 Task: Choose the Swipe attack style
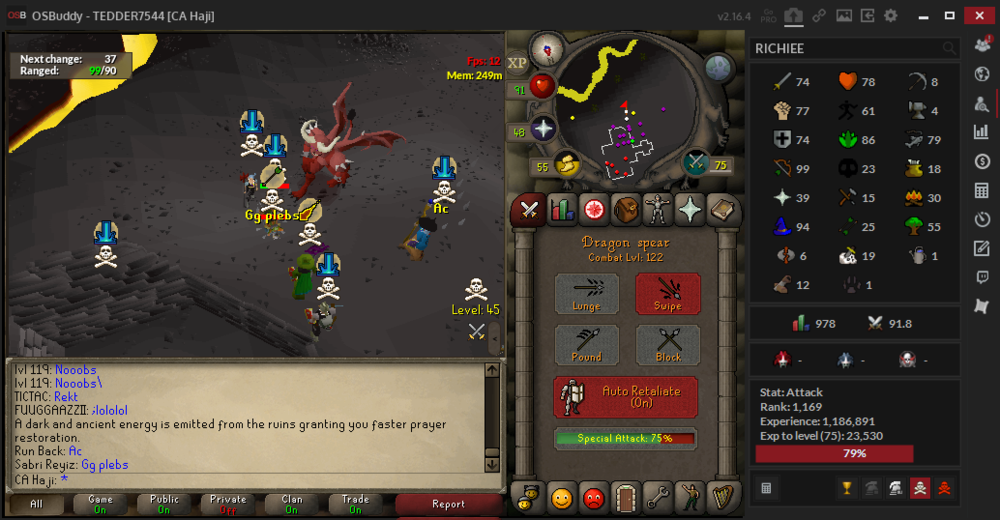pyautogui.click(x=668, y=294)
